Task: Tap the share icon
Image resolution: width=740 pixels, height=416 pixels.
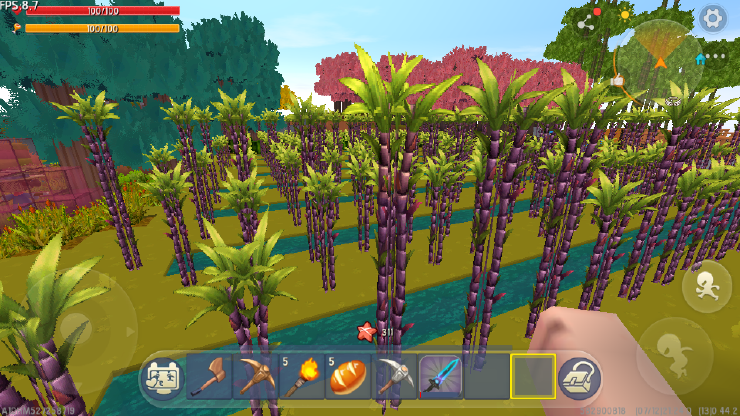Action: click(586, 21)
